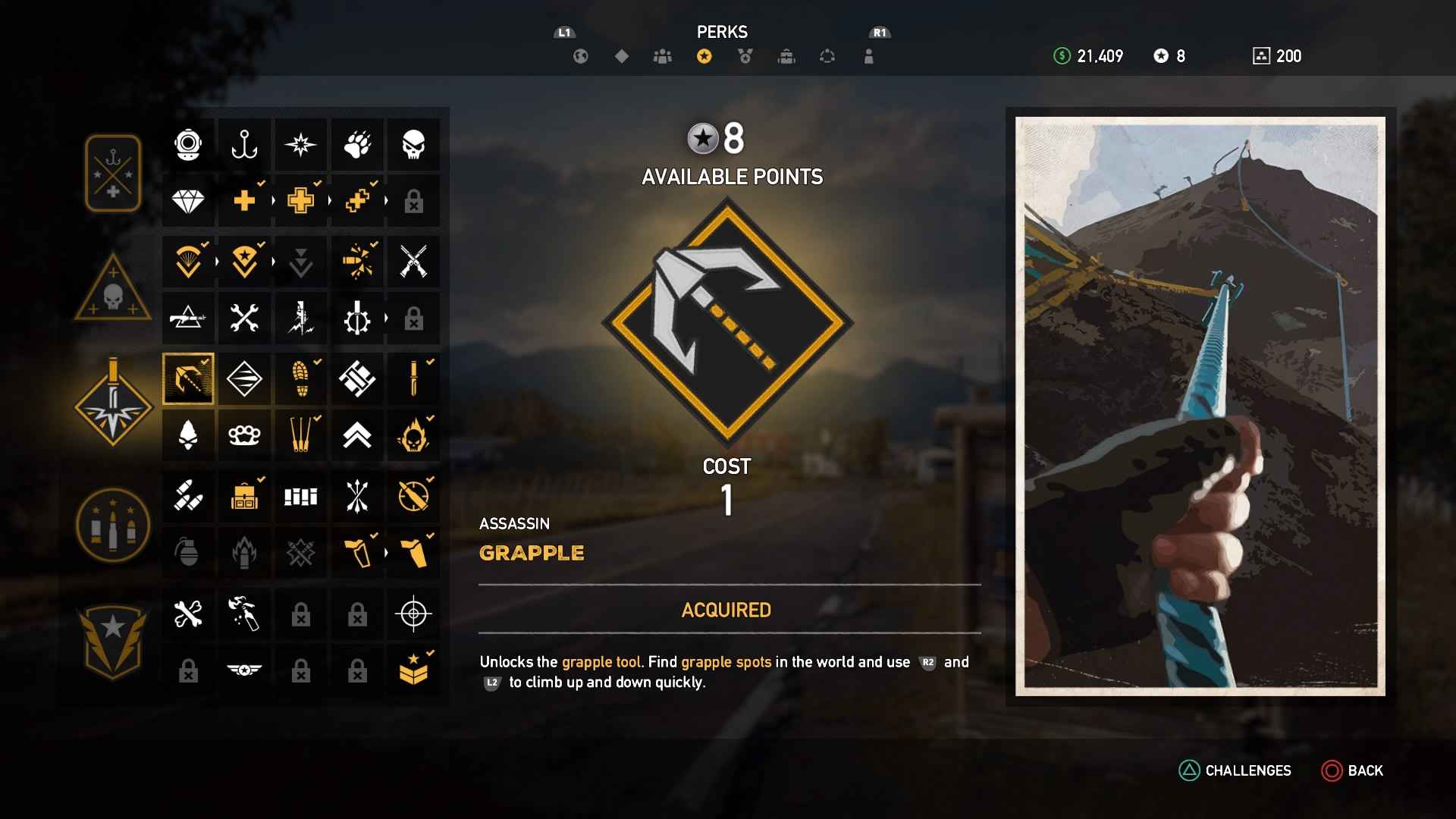This screenshot has width=1456, height=819.
Task: Click the bullets category emblem in sidebar
Action: (x=112, y=523)
